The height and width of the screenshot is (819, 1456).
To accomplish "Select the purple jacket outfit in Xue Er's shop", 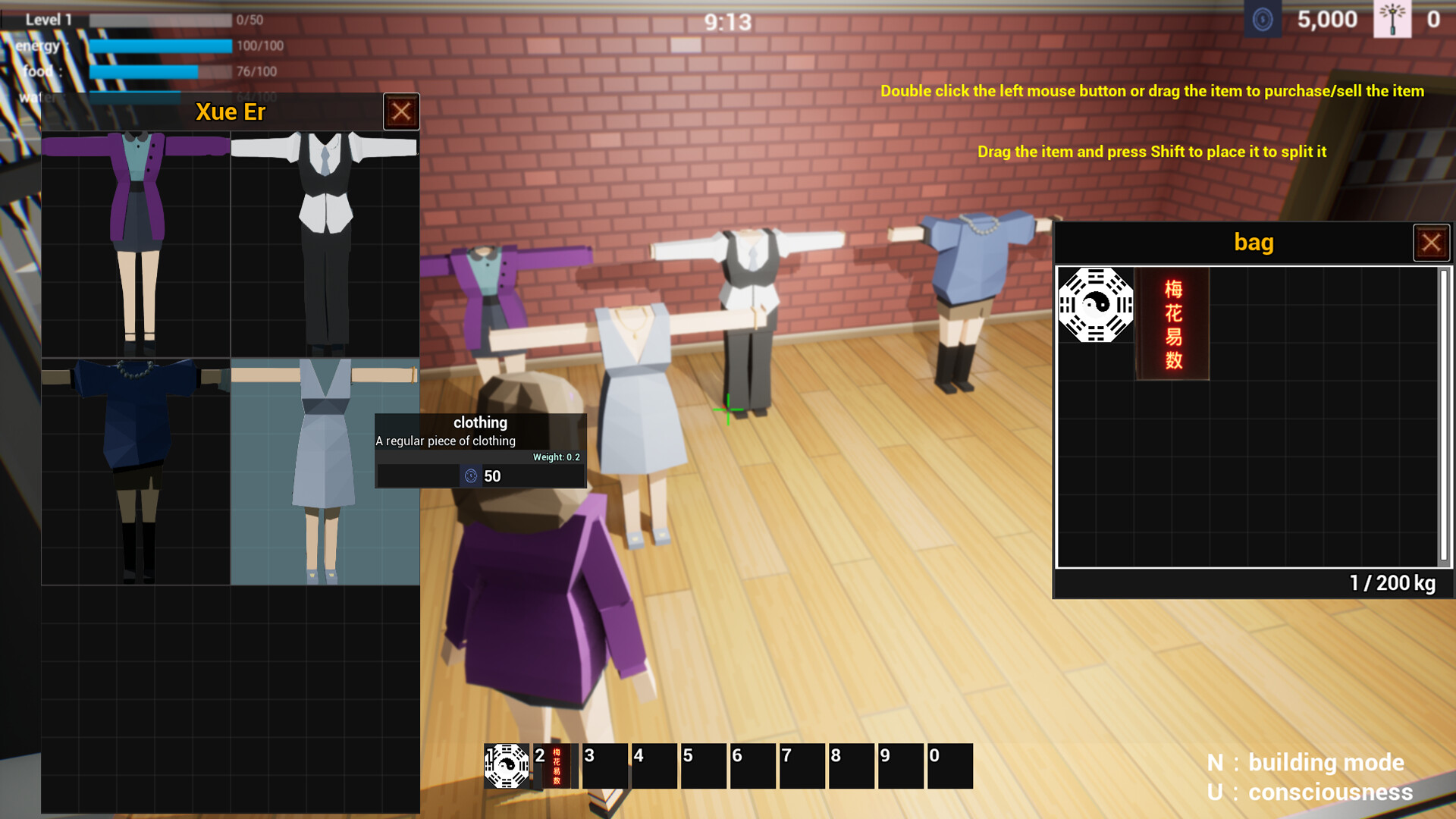I will (x=138, y=243).
